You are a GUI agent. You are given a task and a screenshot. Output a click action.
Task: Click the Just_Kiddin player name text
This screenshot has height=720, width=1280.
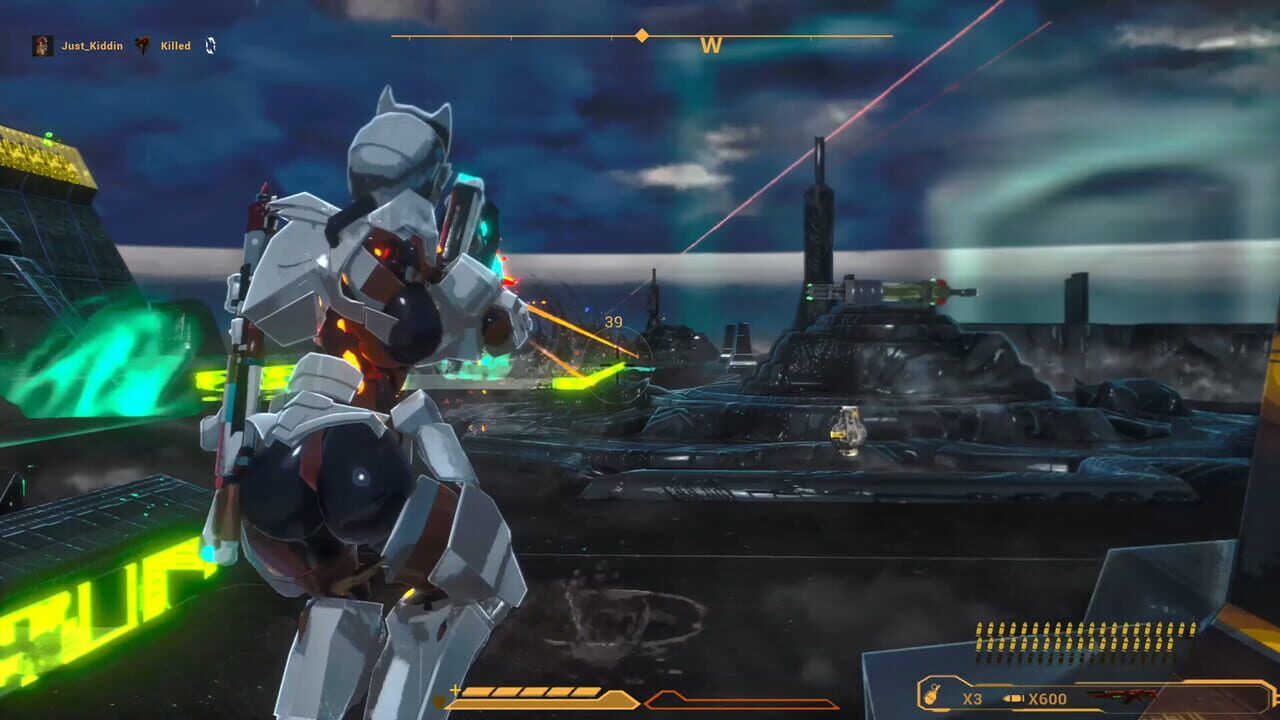pyautogui.click(x=92, y=45)
